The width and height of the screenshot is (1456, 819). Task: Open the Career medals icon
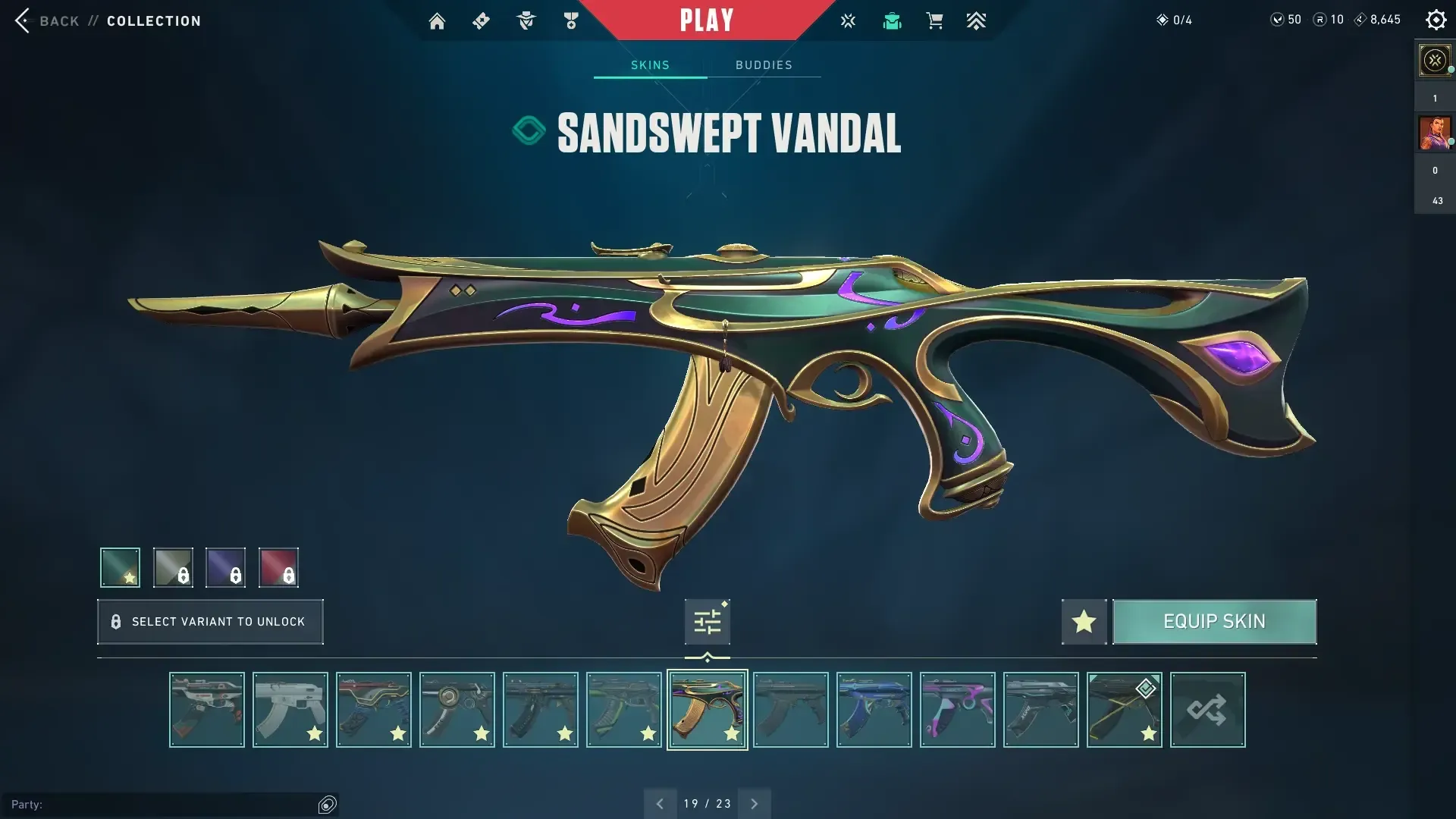570,20
